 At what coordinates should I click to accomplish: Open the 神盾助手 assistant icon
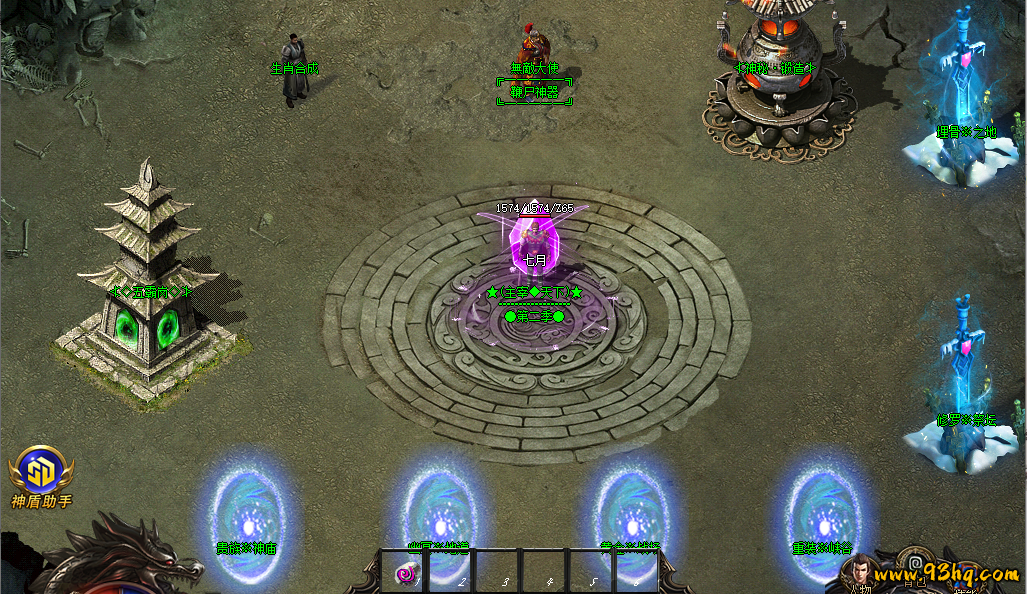pos(40,472)
